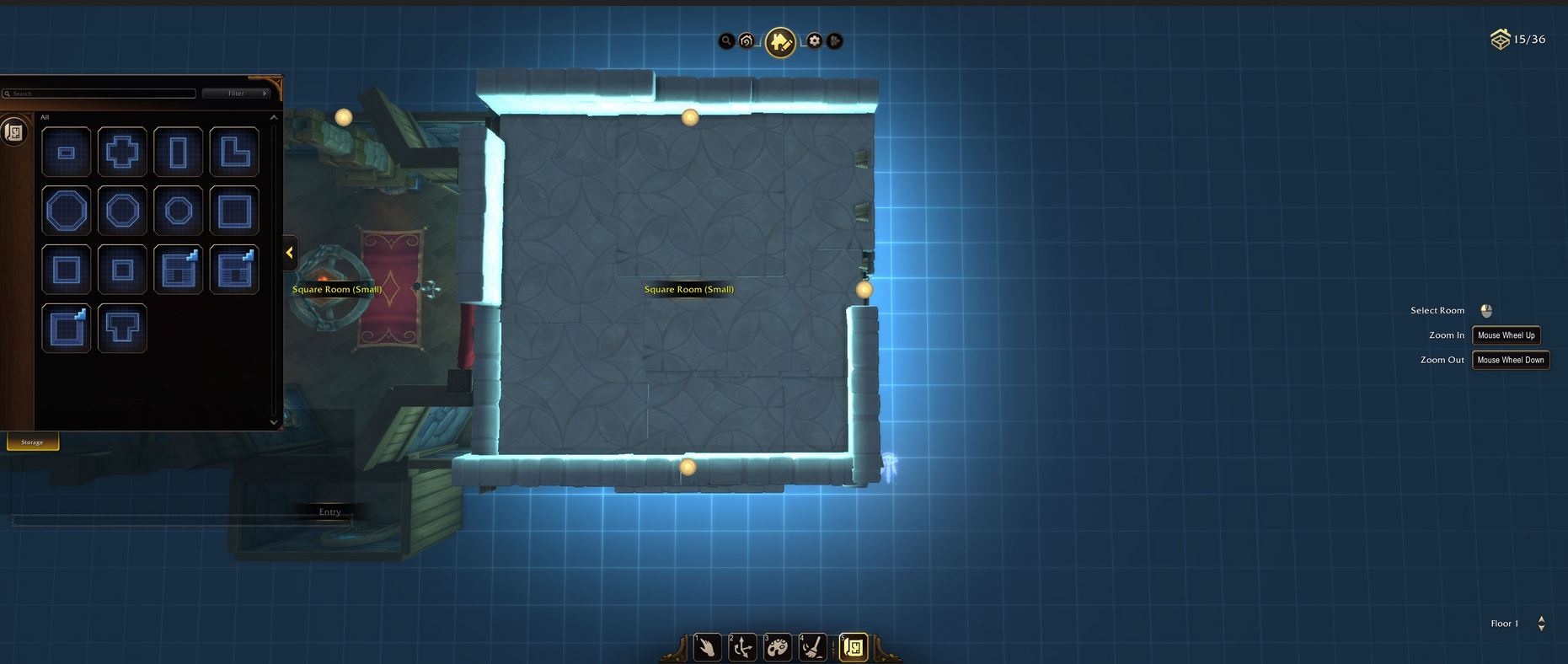Screen dimensions: 1568x664
Task: Select the cross-shaped room blueprint
Action: click(x=122, y=153)
